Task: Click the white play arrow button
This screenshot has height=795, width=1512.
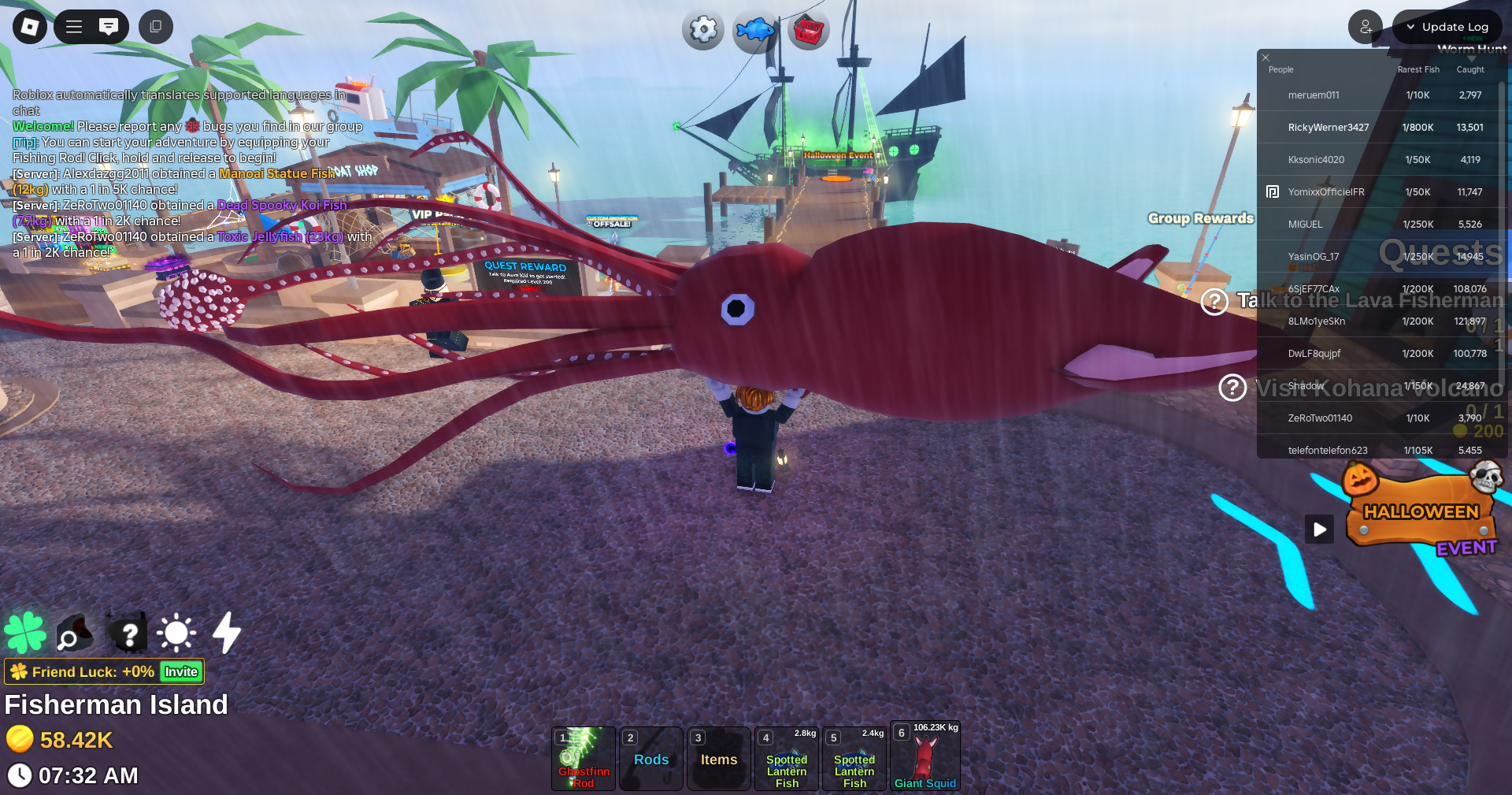Action: 1319,529
